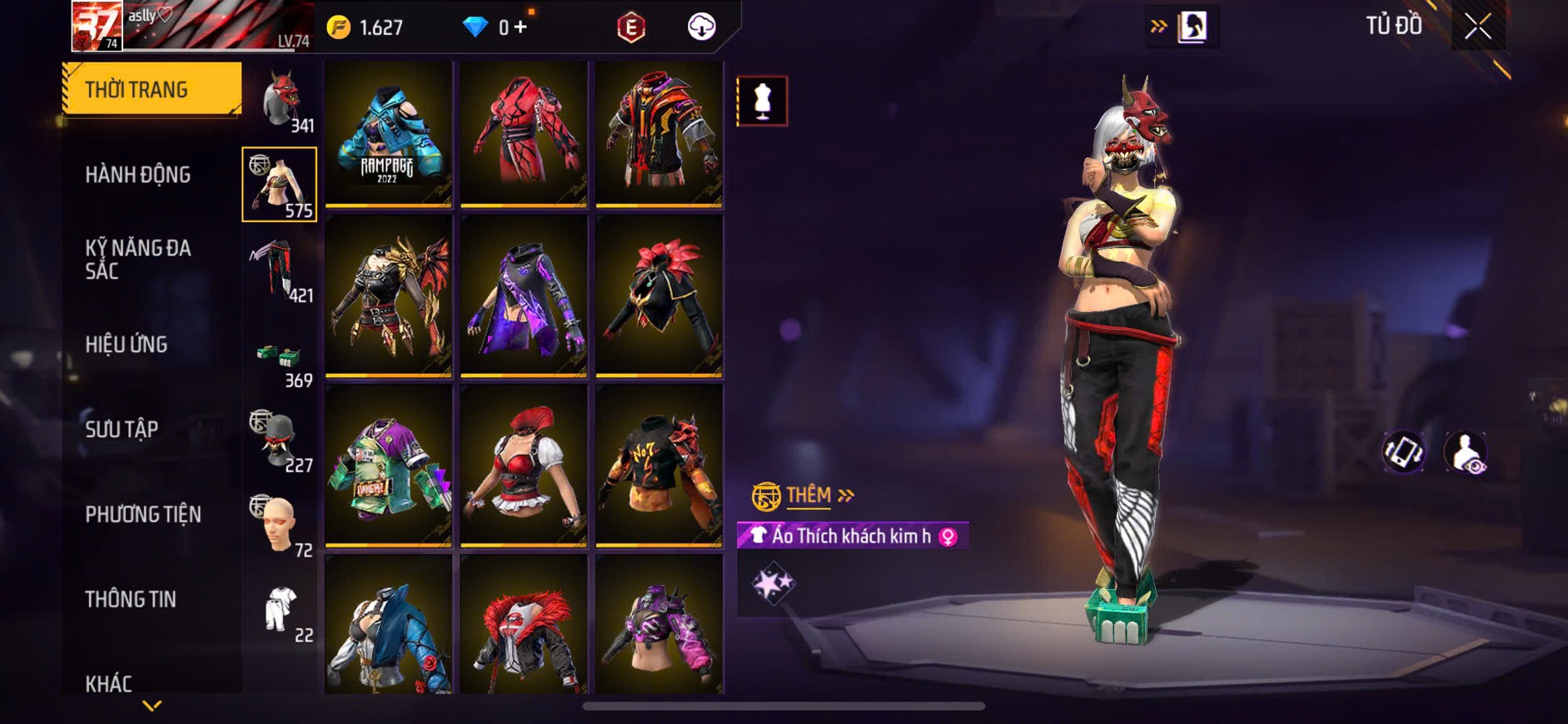Show the PHƯƠNG TIỆN category
The image size is (1568, 724).
click(x=143, y=514)
